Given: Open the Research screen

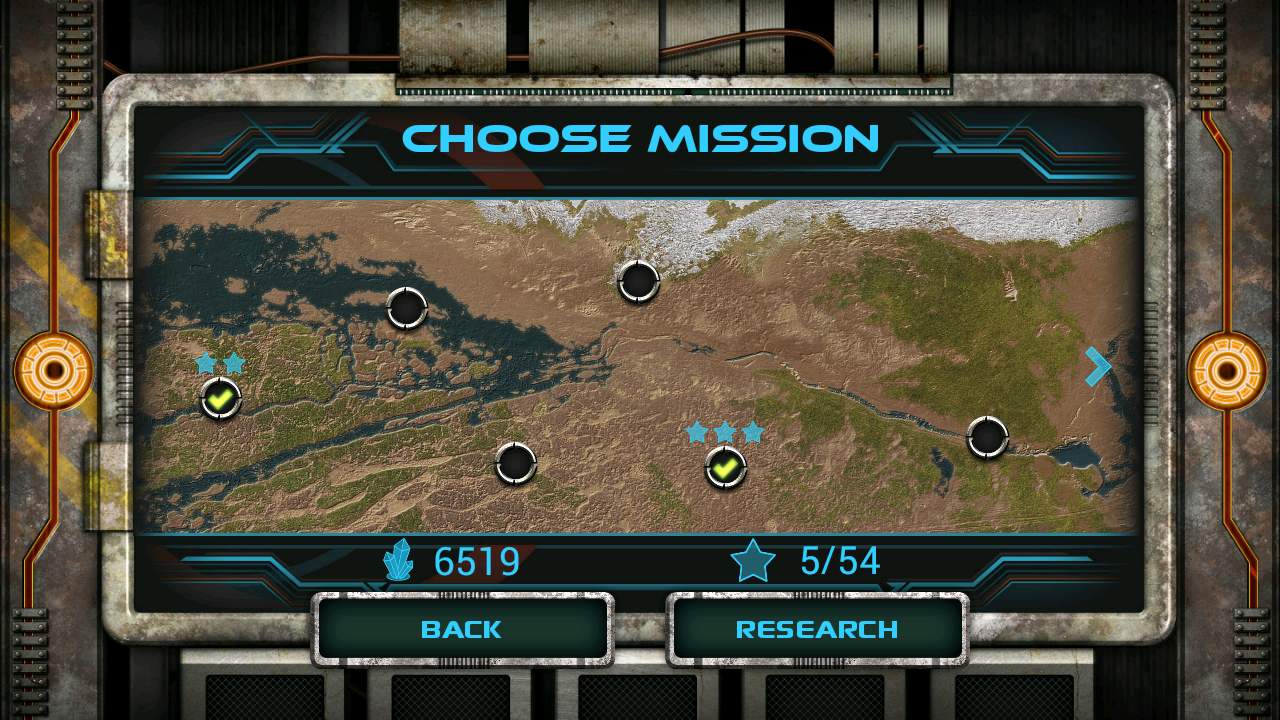Looking at the screenshot, I should click(x=817, y=629).
